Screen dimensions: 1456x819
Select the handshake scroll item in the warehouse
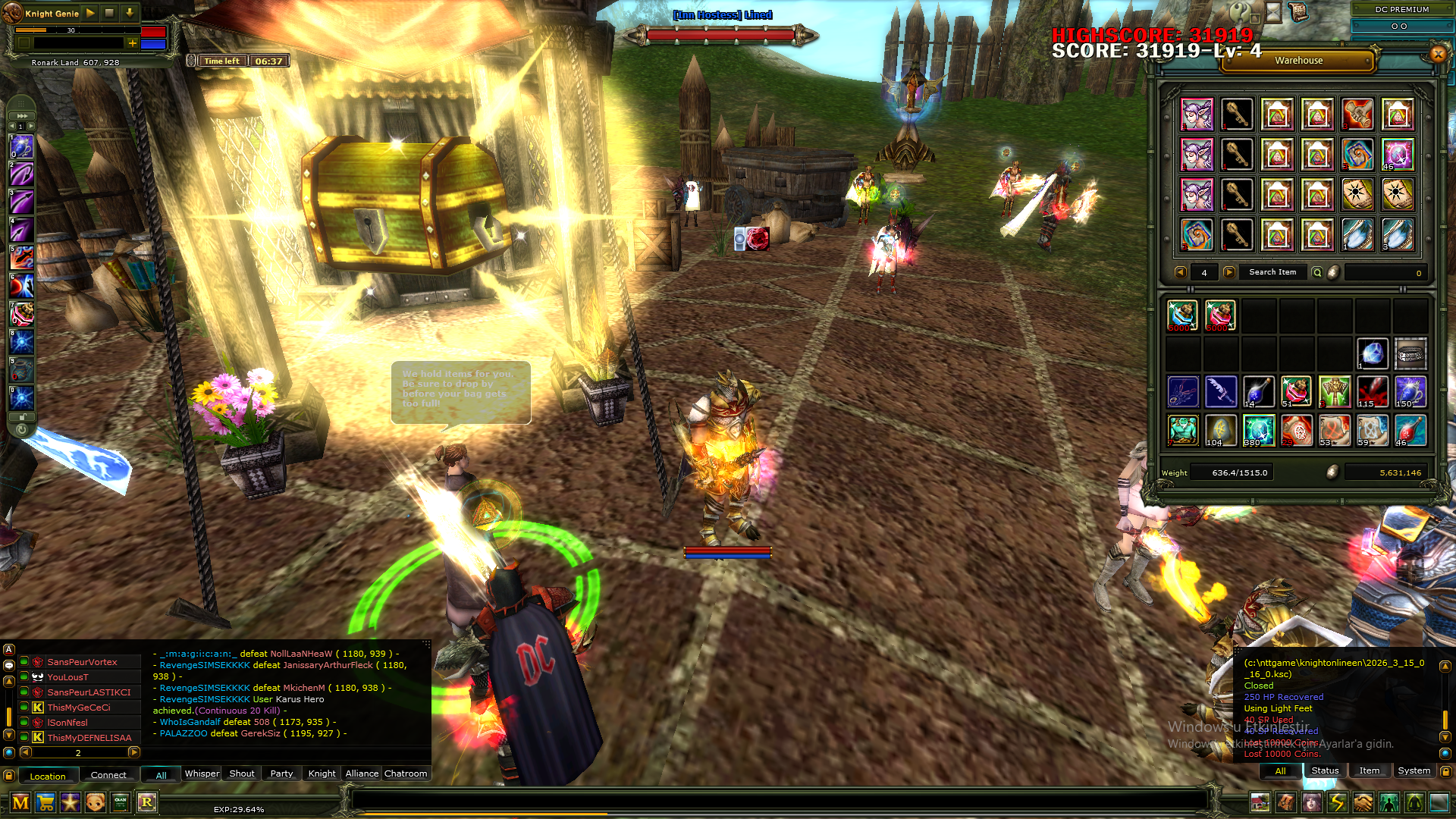pos(1357,115)
